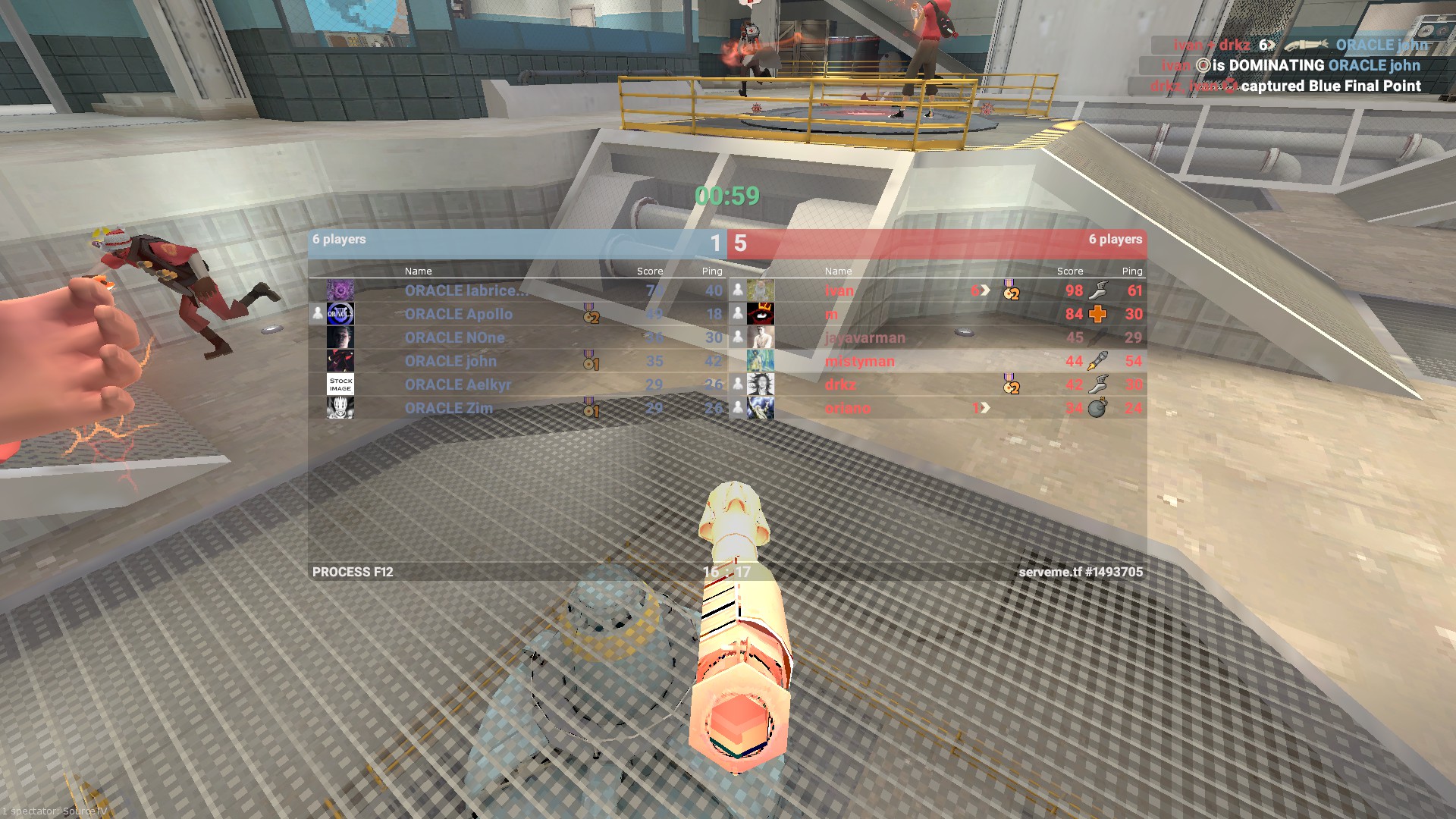Choose player ivan on red team

point(839,290)
